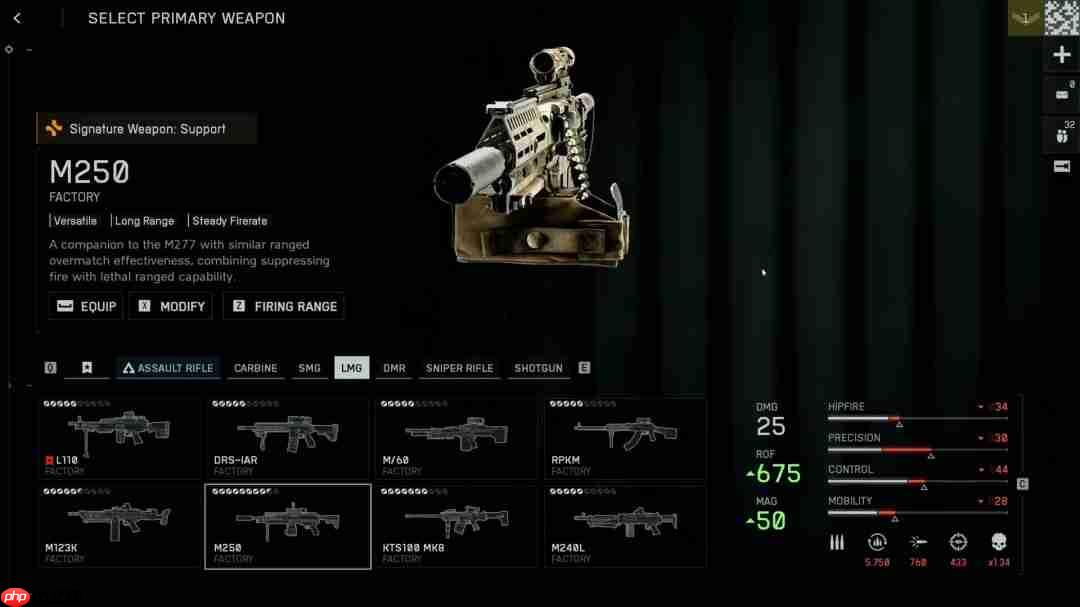Screen dimensions: 1080x607
Task: Select the KTS100 MK8 weapon tile
Action: tap(456, 526)
